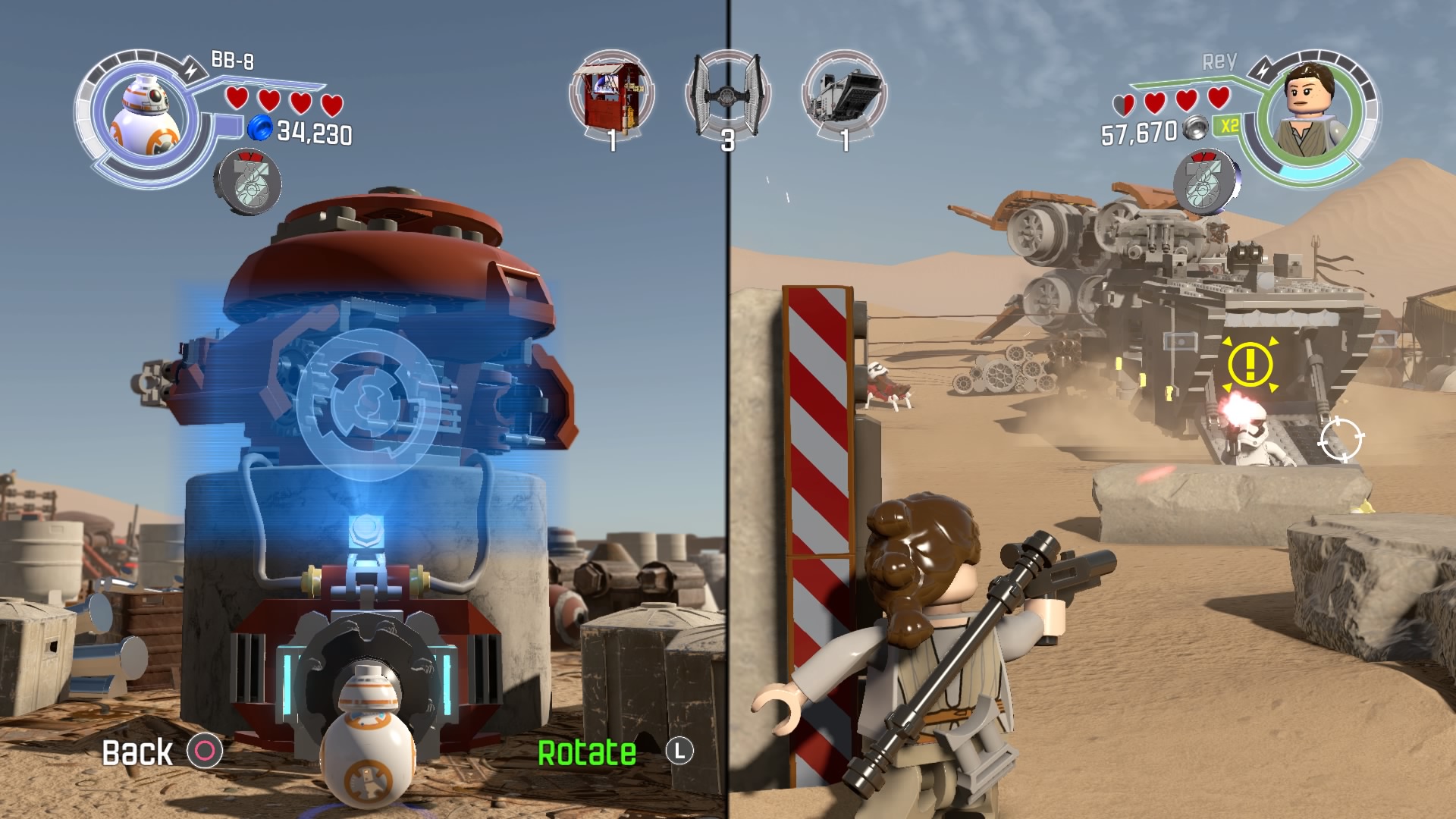The height and width of the screenshot is (819, 1456).
Task: Click the yellow exclamation target marker
Action: point(1250,364)
